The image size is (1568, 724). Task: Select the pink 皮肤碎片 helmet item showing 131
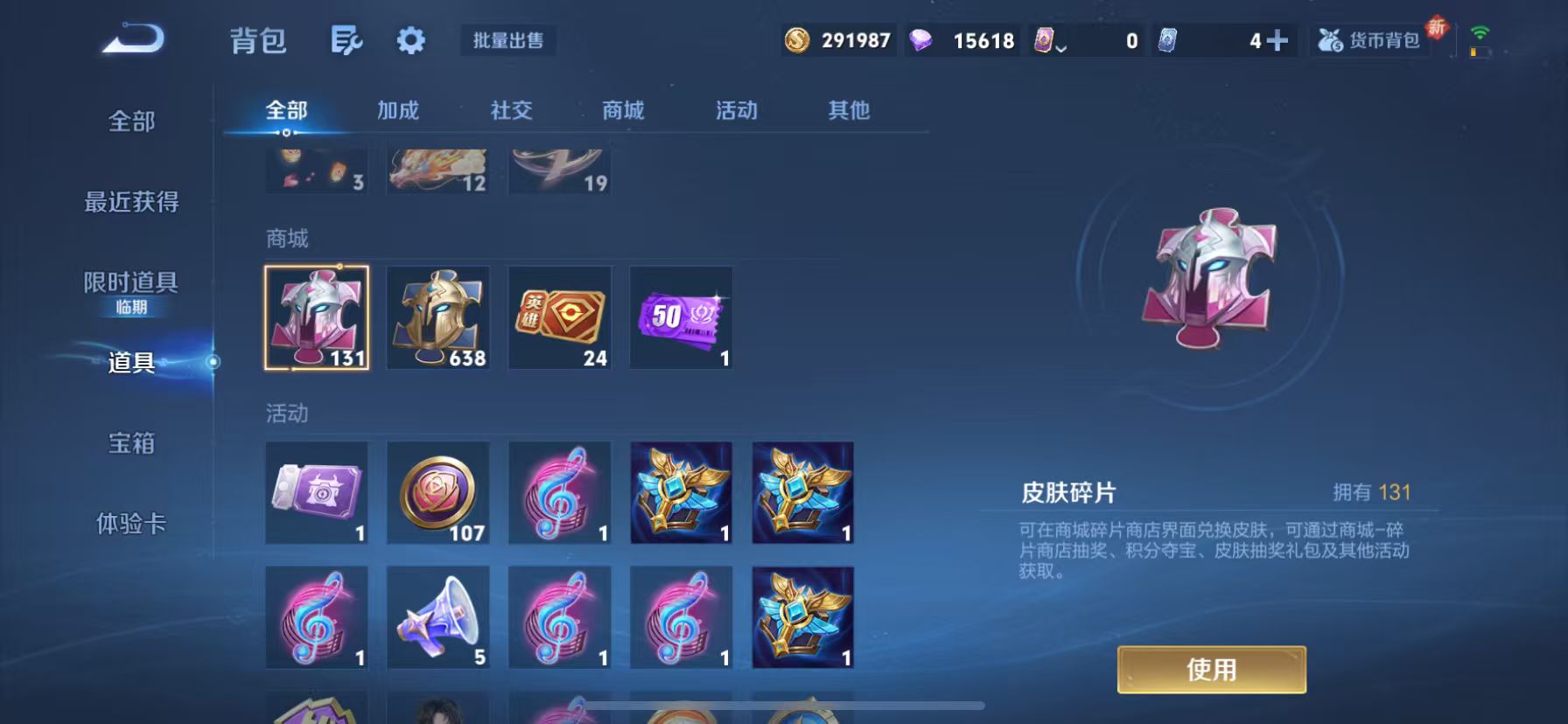coord(317,317)
